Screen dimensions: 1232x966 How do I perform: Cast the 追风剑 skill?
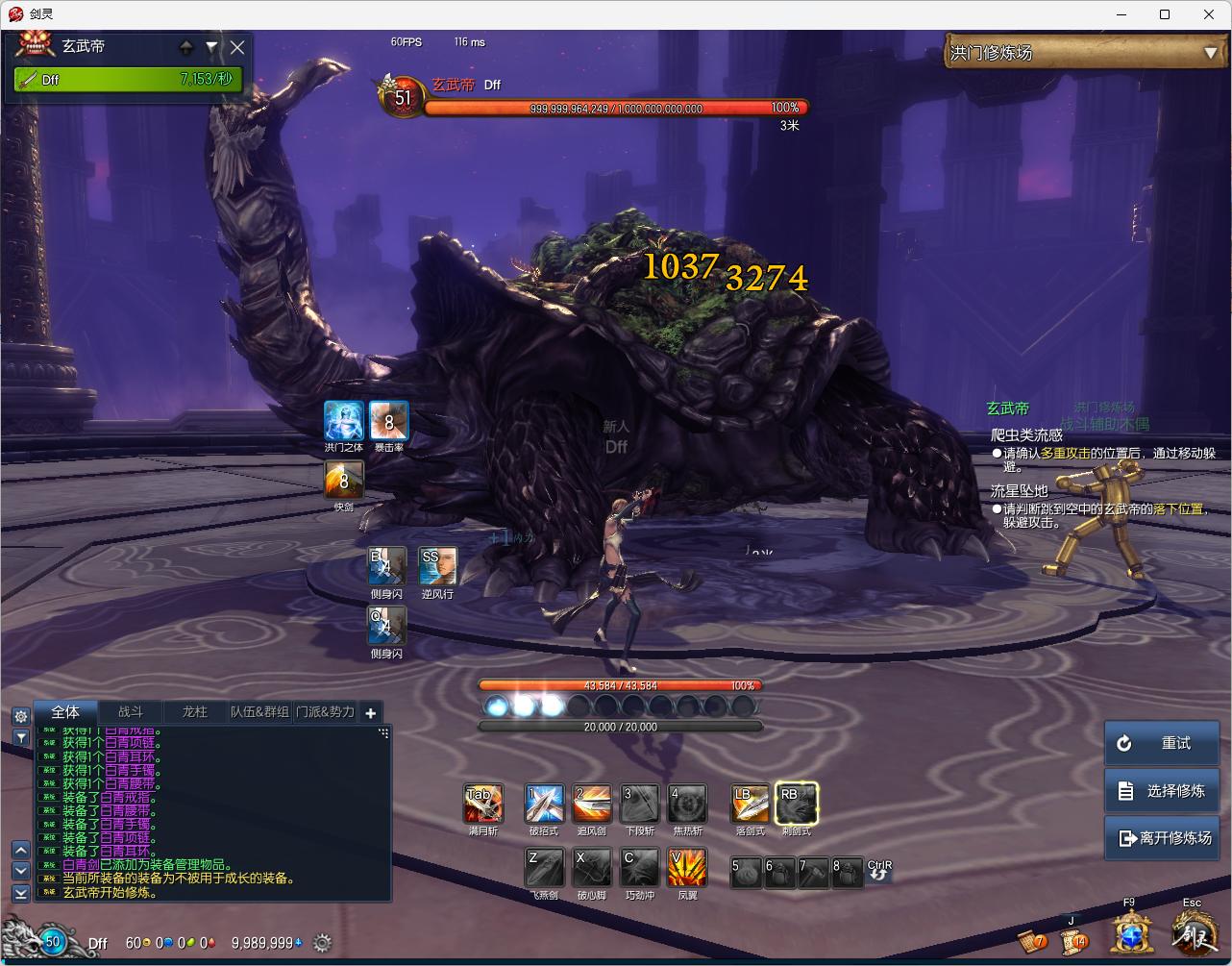[x=591, y=804]
